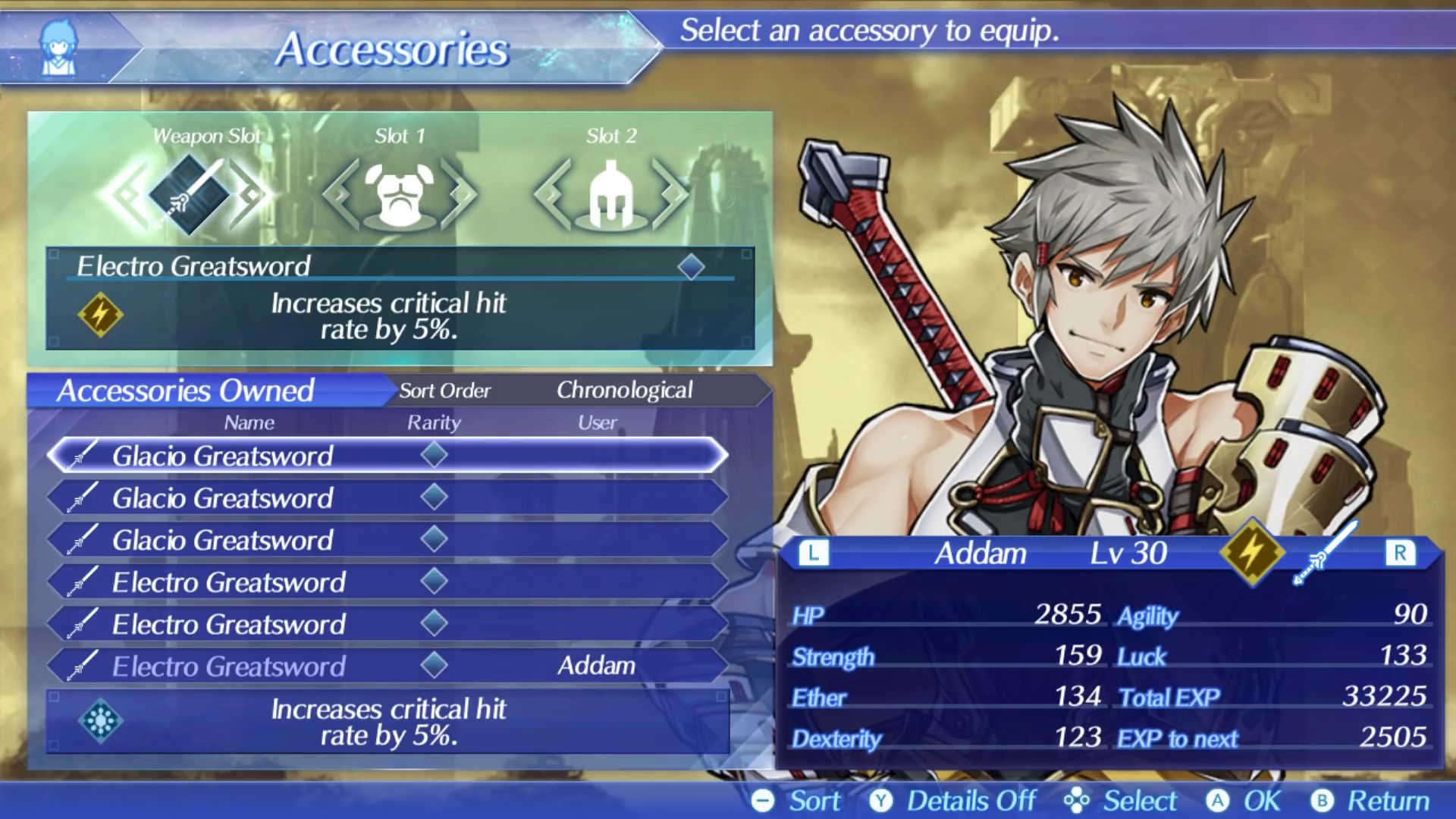Change the Chronological sort order
The width and height of the screenshot is (1456, 819).
[x=623, y=391]
